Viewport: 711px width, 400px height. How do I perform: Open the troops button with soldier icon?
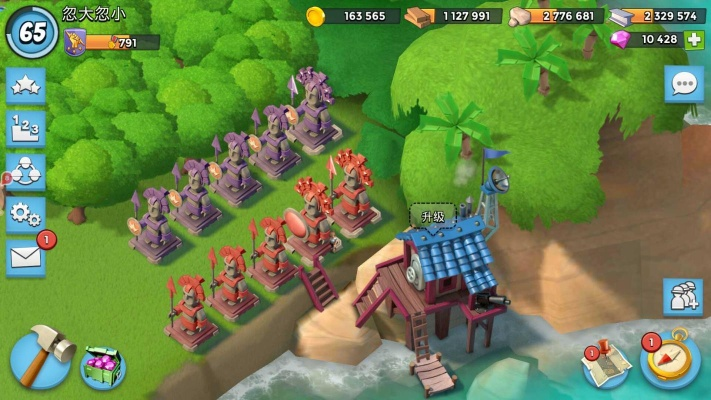tap(683, 297)
